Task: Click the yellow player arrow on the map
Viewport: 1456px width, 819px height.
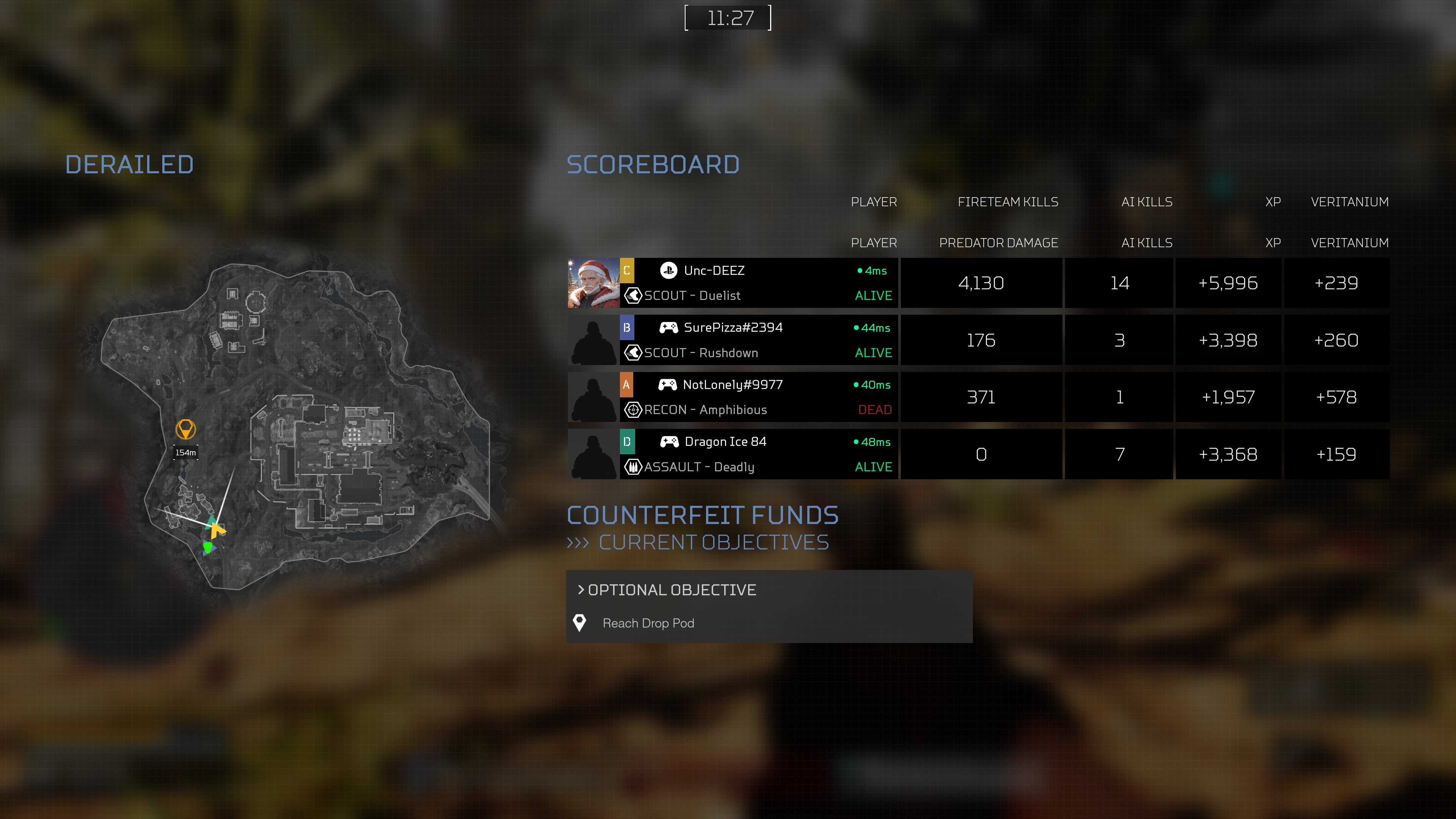Action: [x=217, y=530]
